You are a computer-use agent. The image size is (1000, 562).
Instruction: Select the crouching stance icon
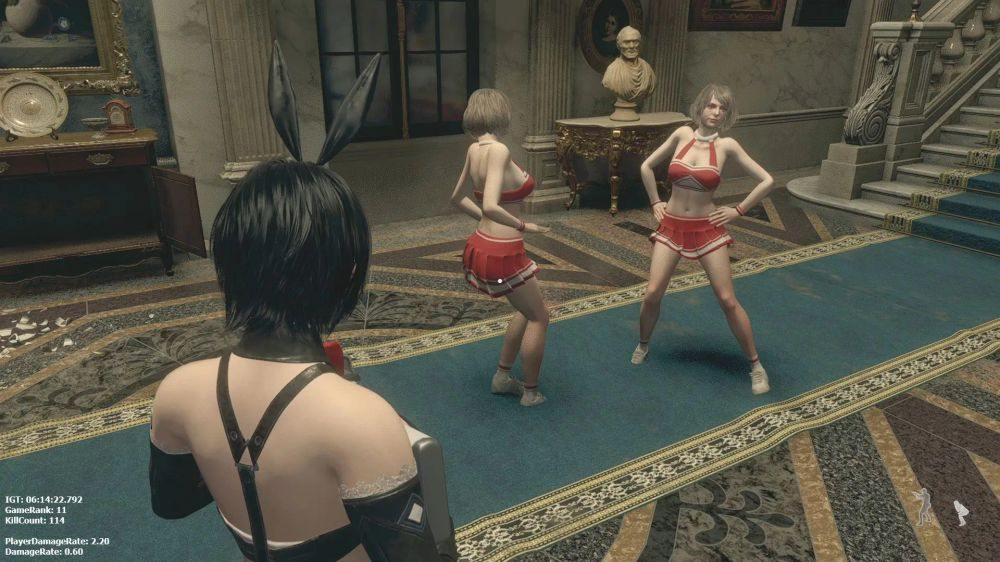[x=961, y=512]
